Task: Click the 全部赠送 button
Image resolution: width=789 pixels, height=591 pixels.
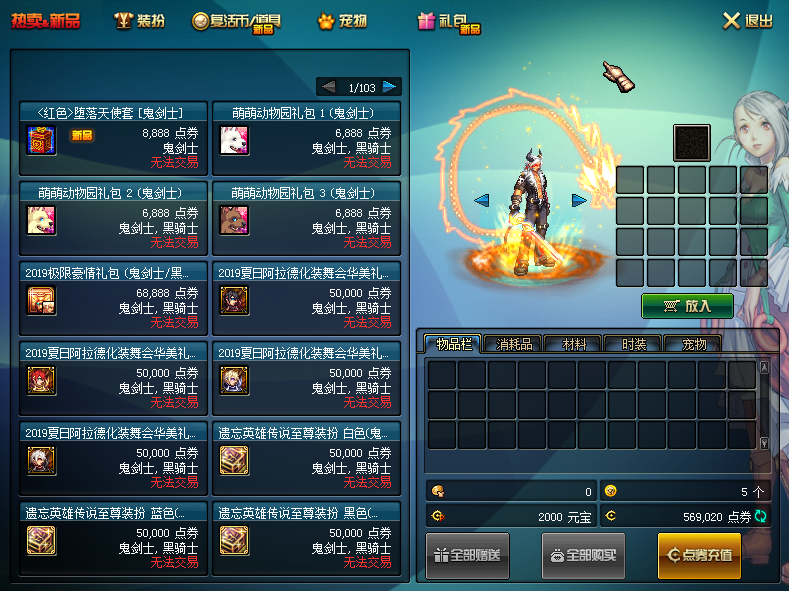Action: (467, 556)
